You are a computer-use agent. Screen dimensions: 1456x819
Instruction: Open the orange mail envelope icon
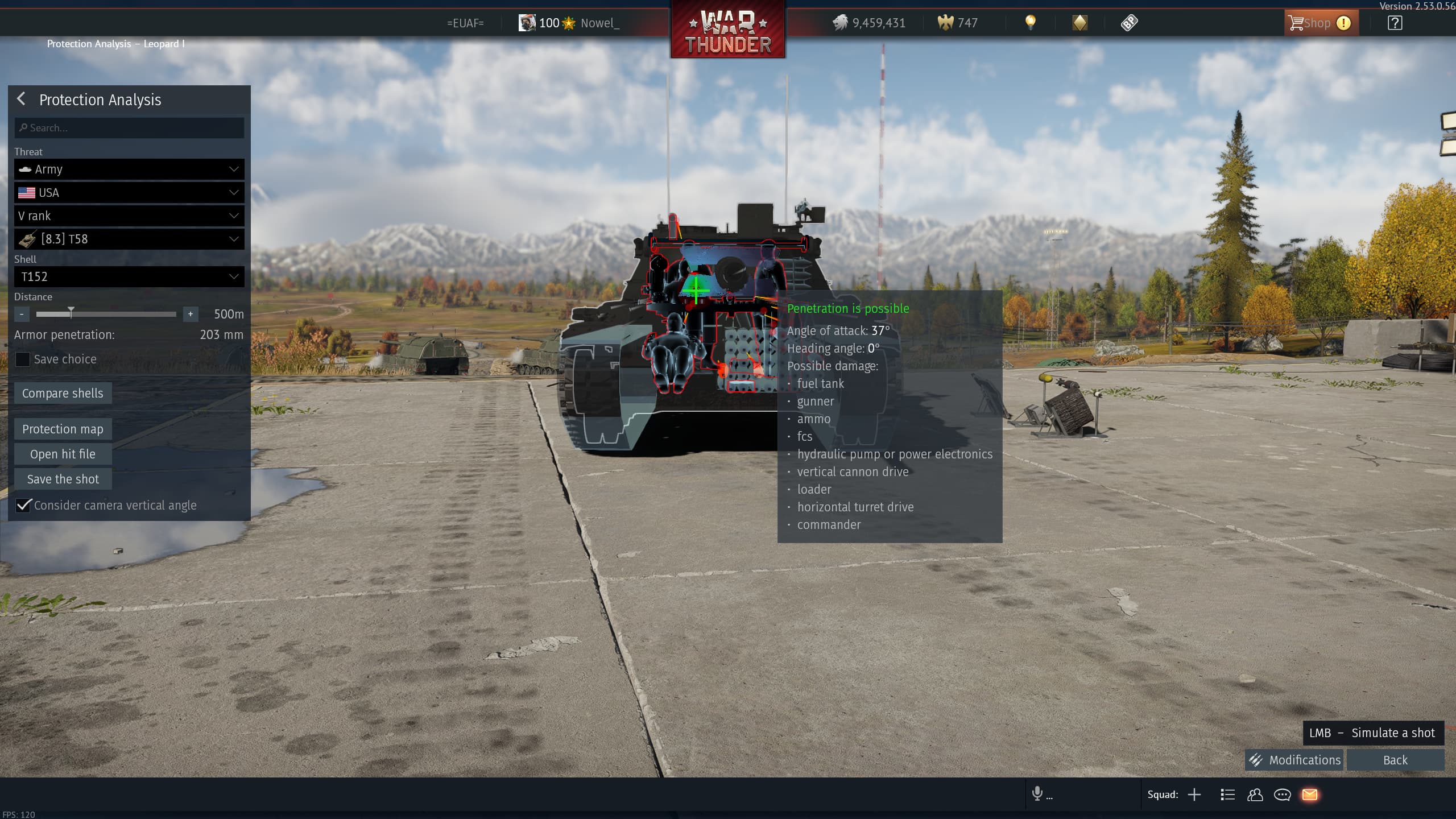(x=1310, y=795)
